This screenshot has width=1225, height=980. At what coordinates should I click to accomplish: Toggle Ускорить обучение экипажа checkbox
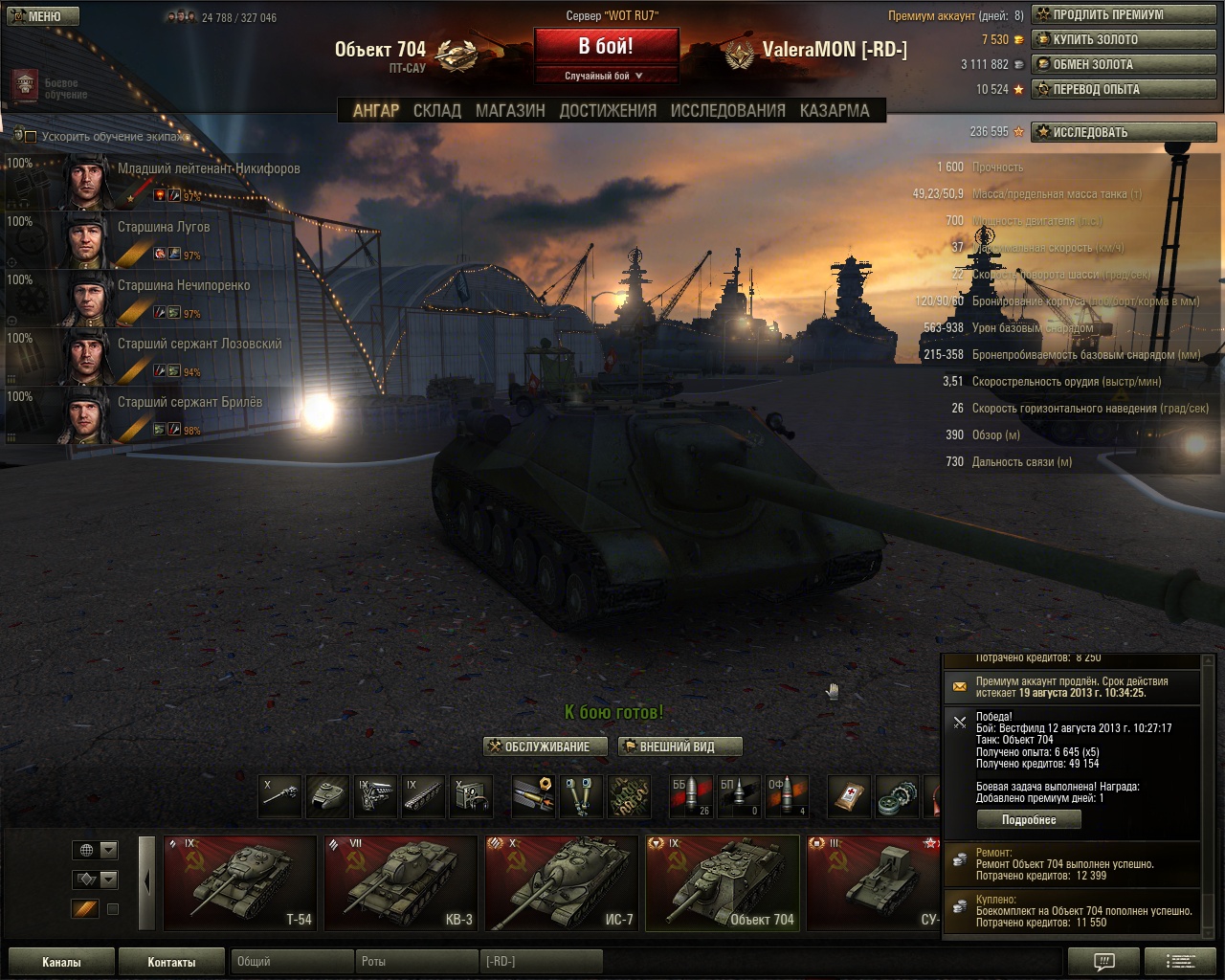pyautogui.click(x=31, y=137)
